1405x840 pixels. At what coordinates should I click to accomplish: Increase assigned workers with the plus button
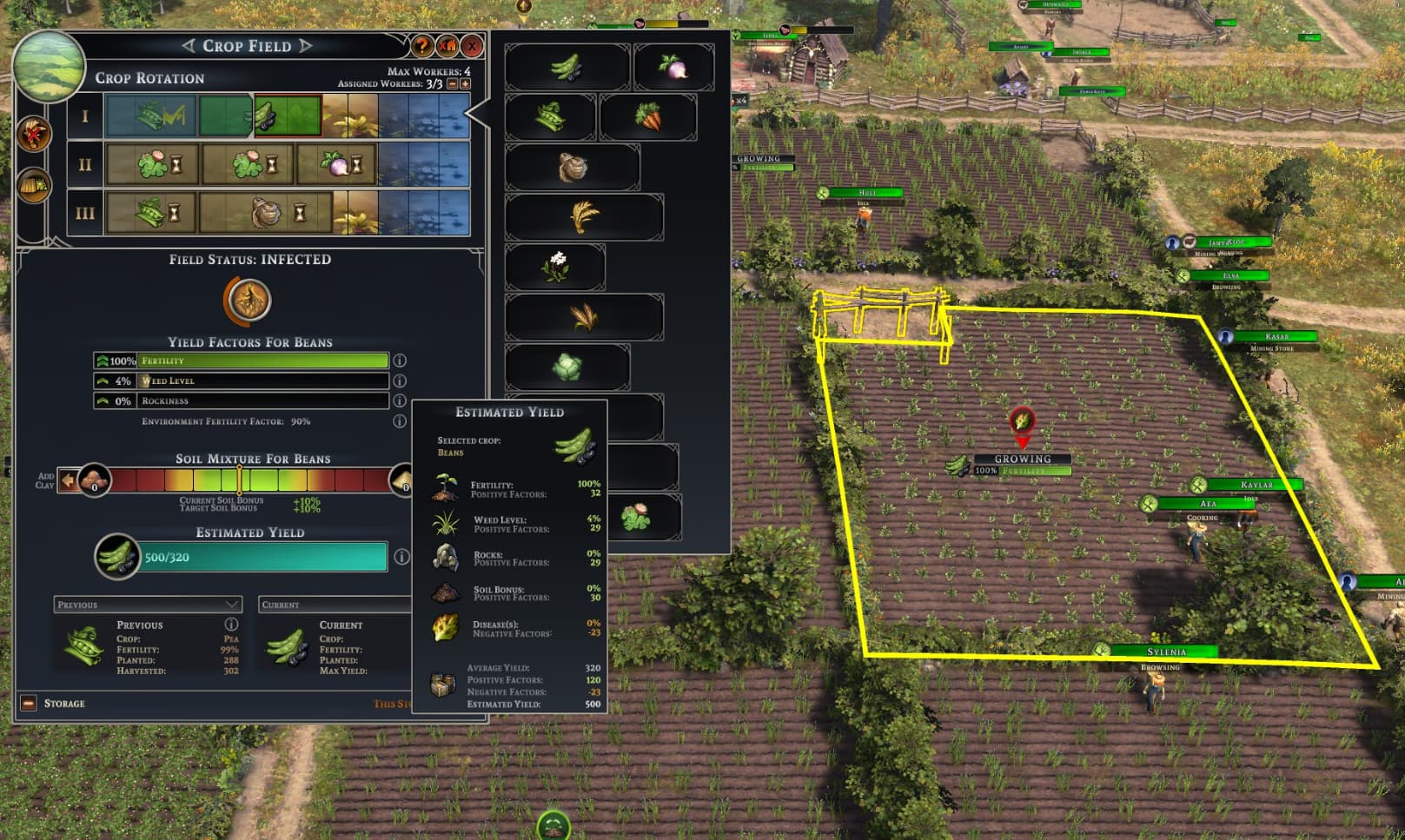[x=465, y=83]
